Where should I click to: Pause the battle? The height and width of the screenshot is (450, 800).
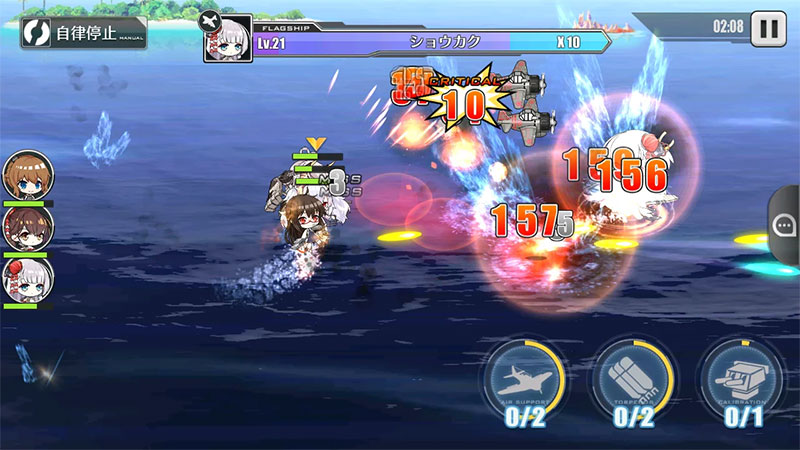click(768, 27)
